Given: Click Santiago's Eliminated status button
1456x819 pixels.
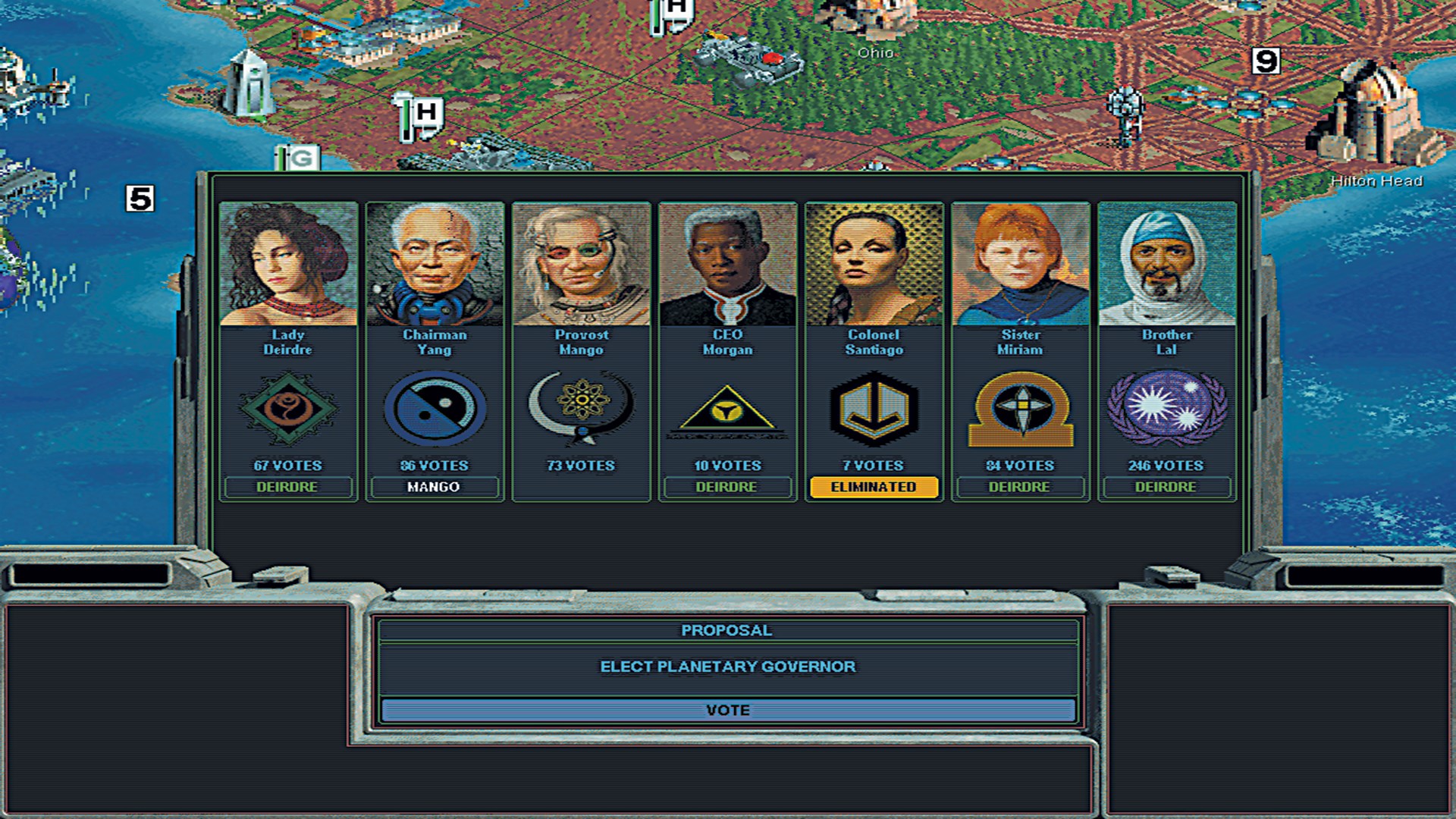Looking at the screenshot, I should 871,488.
